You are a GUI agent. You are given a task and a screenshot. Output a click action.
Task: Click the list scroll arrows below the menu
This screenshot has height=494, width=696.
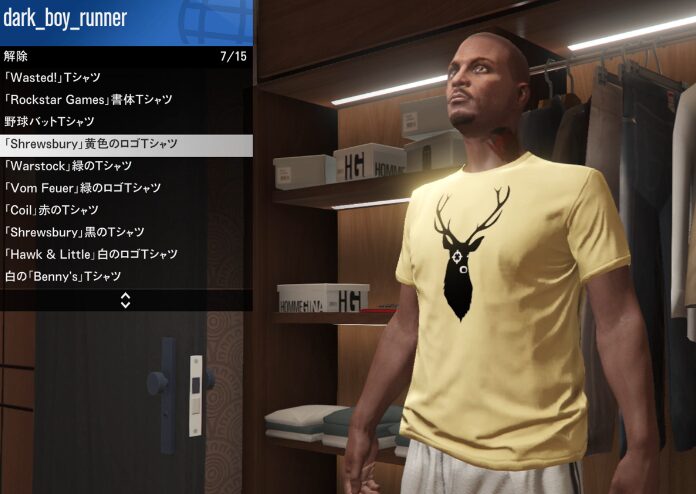point(126,299)
